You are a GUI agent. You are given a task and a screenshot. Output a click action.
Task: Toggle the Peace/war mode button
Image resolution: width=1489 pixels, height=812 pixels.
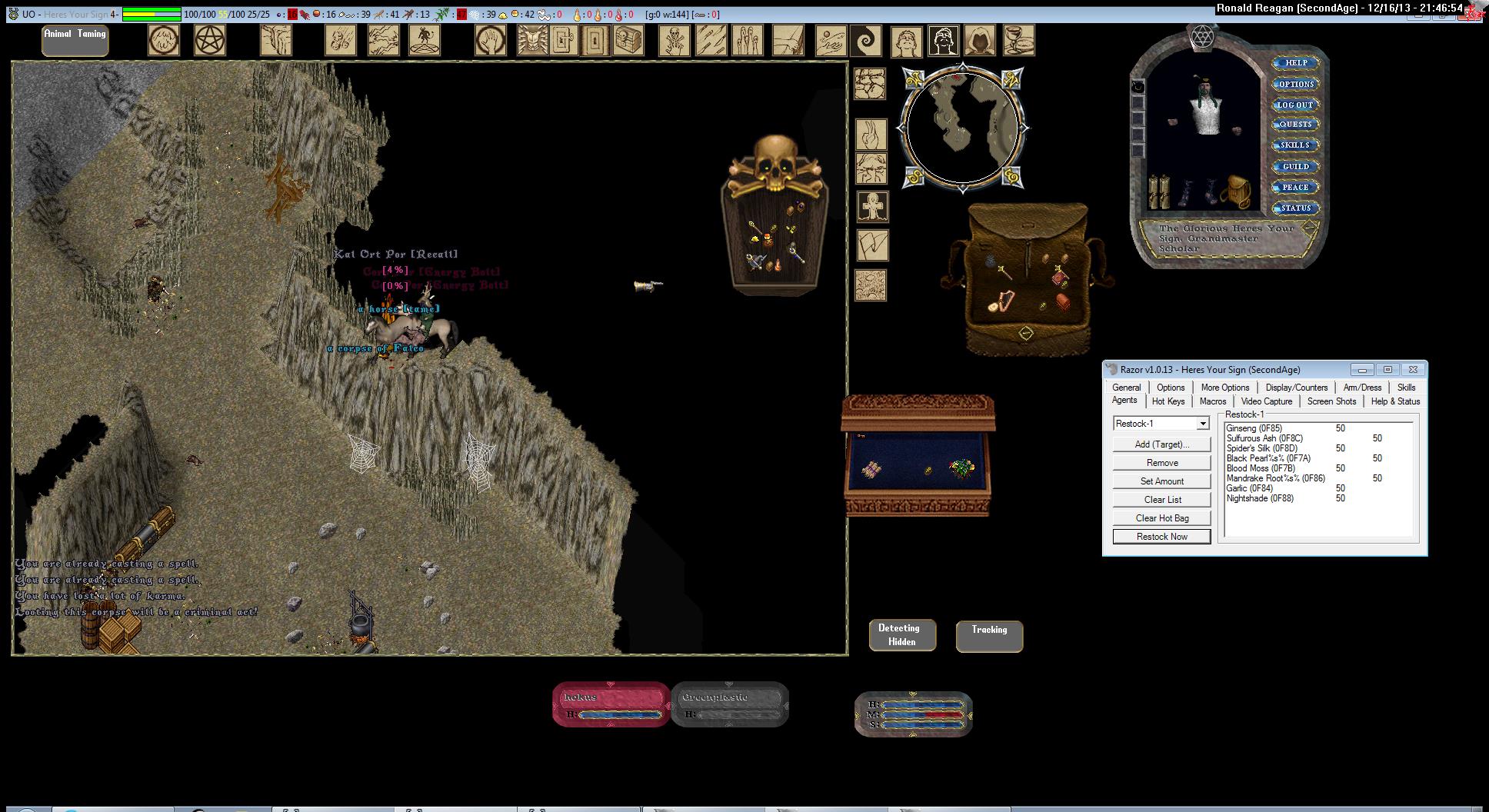1295,187
